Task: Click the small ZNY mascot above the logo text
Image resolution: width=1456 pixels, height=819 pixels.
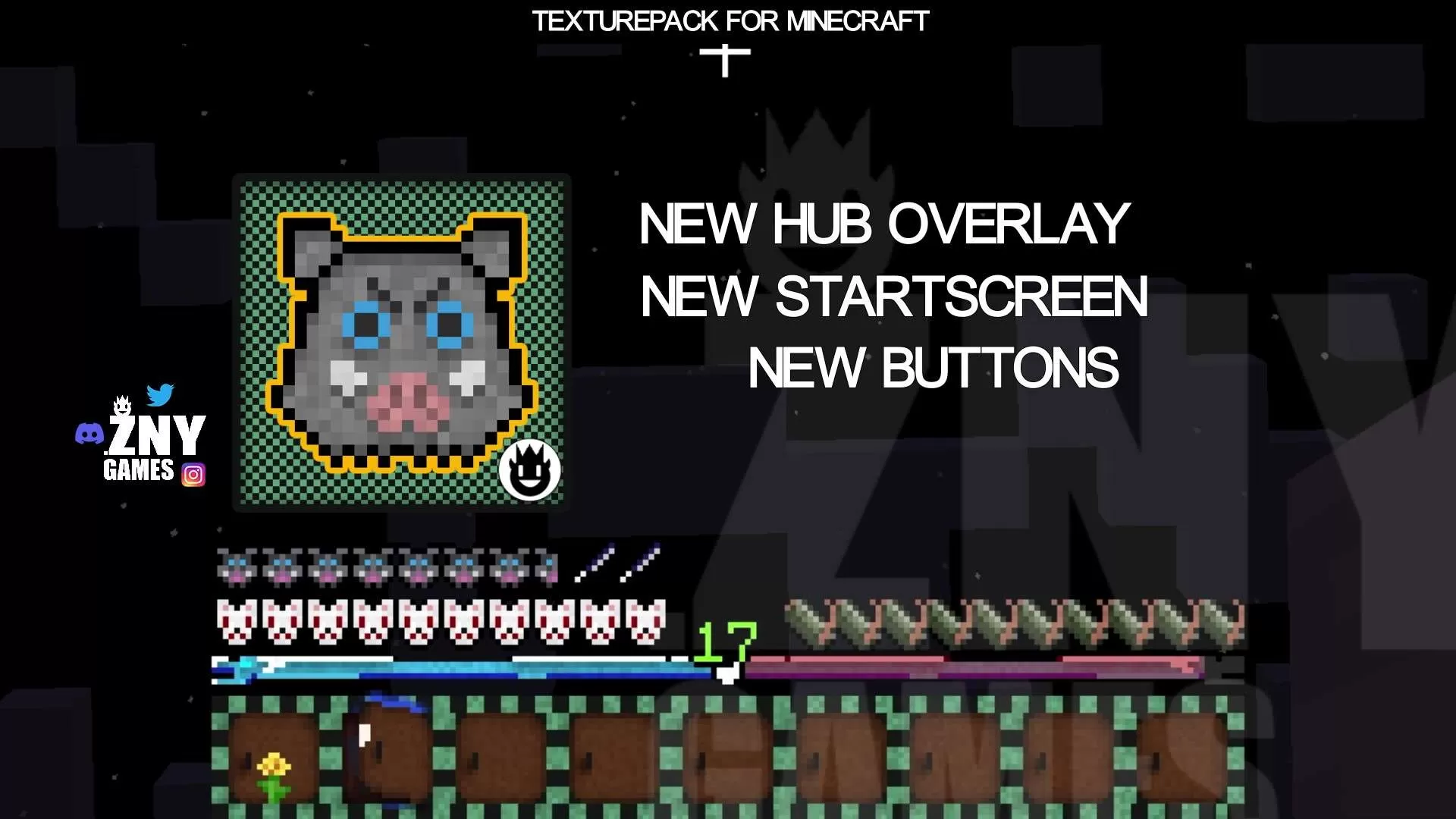Action: (121, 406)
